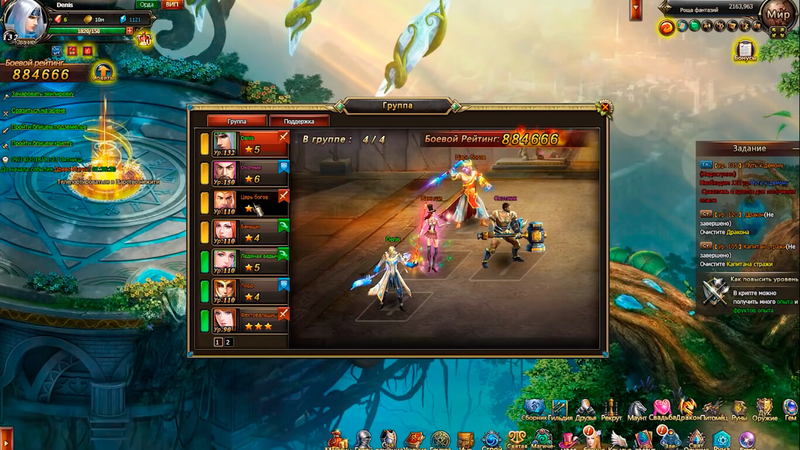800x450 pixels.
Task: Select the Группа tab
Action: [237, 121]
